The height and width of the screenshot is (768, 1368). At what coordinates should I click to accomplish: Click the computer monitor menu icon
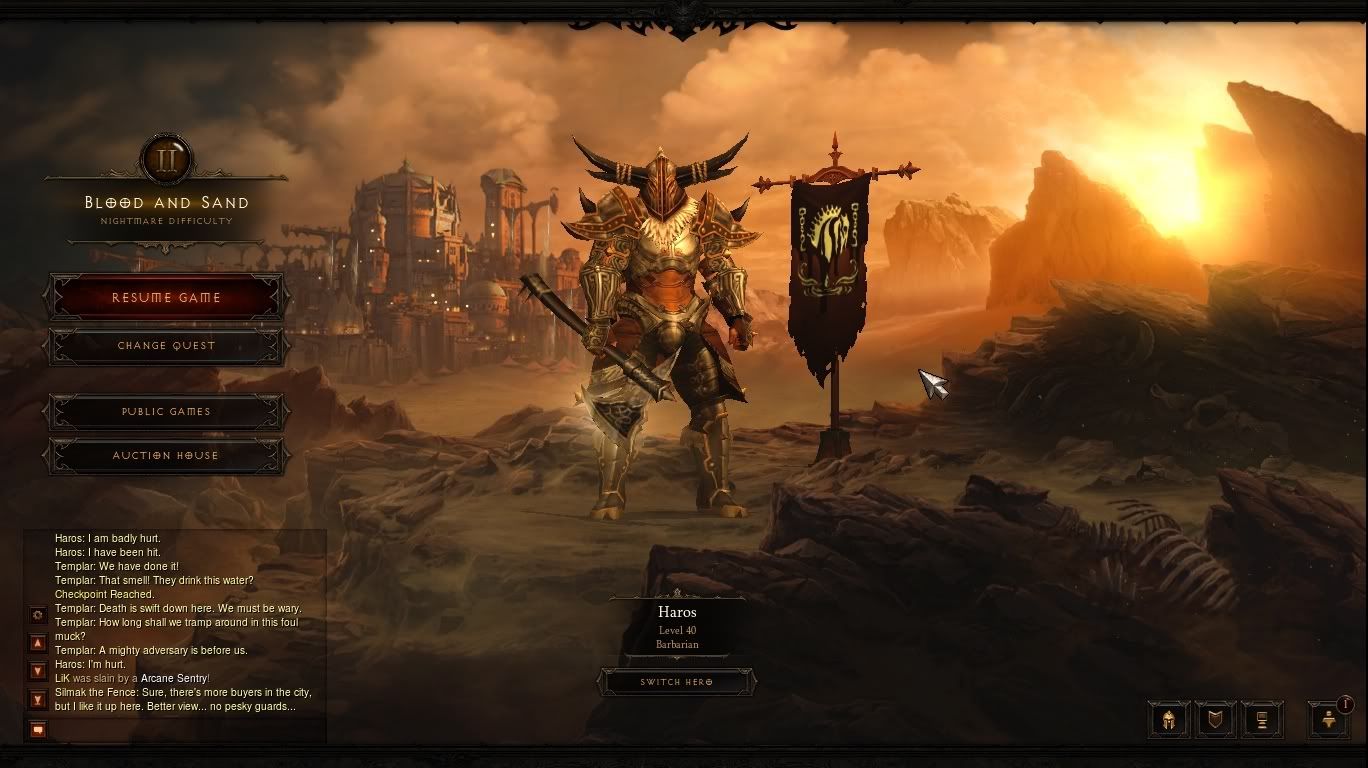[1262, 719]
